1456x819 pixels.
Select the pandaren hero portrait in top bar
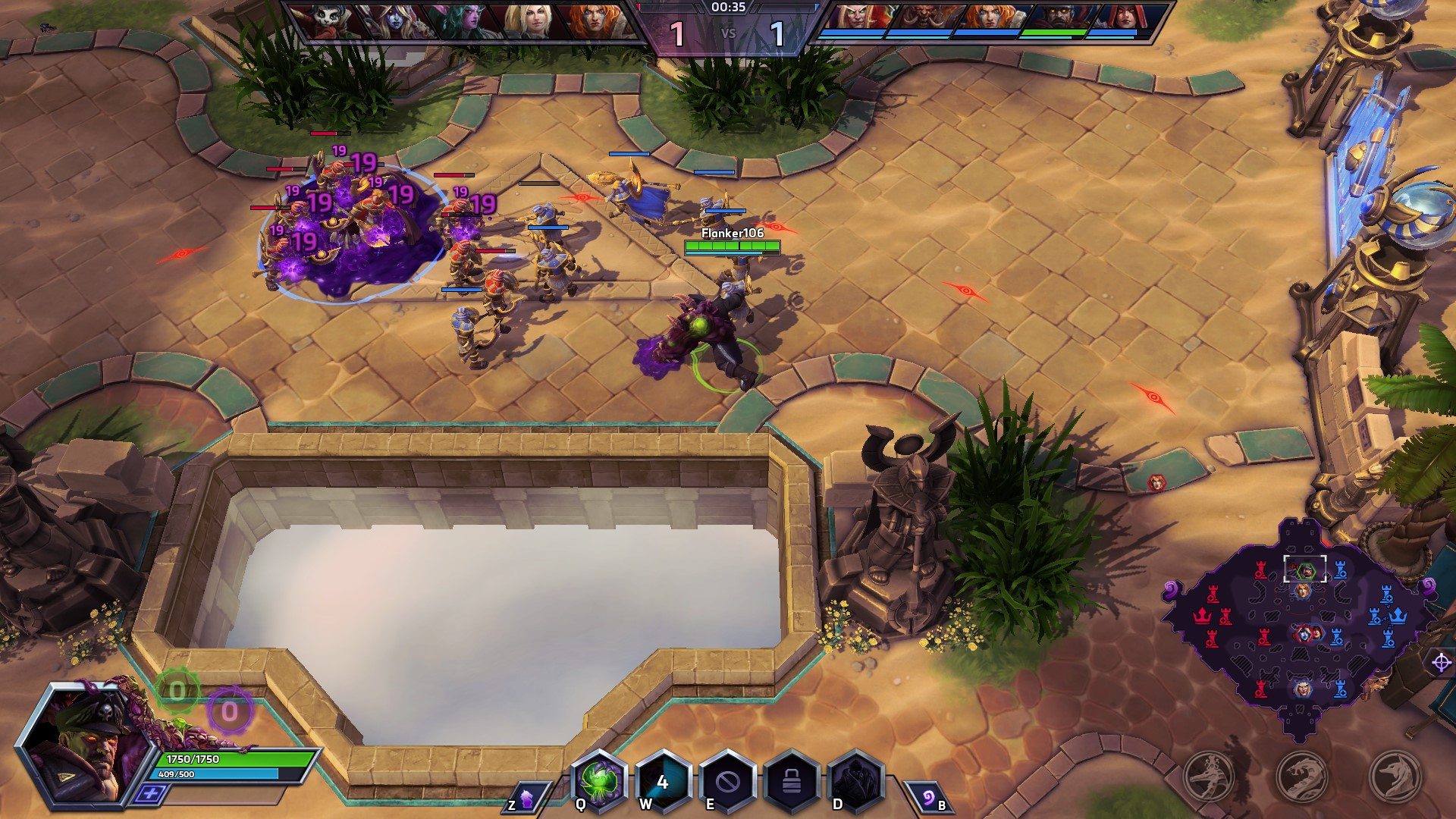(x=328, y=21)
